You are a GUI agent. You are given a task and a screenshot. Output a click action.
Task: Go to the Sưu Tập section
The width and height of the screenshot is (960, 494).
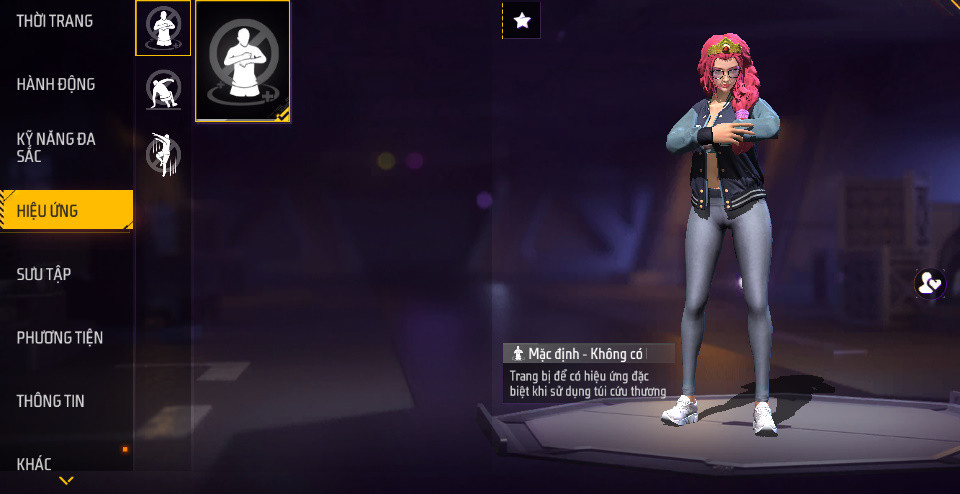tap(44, 274)
